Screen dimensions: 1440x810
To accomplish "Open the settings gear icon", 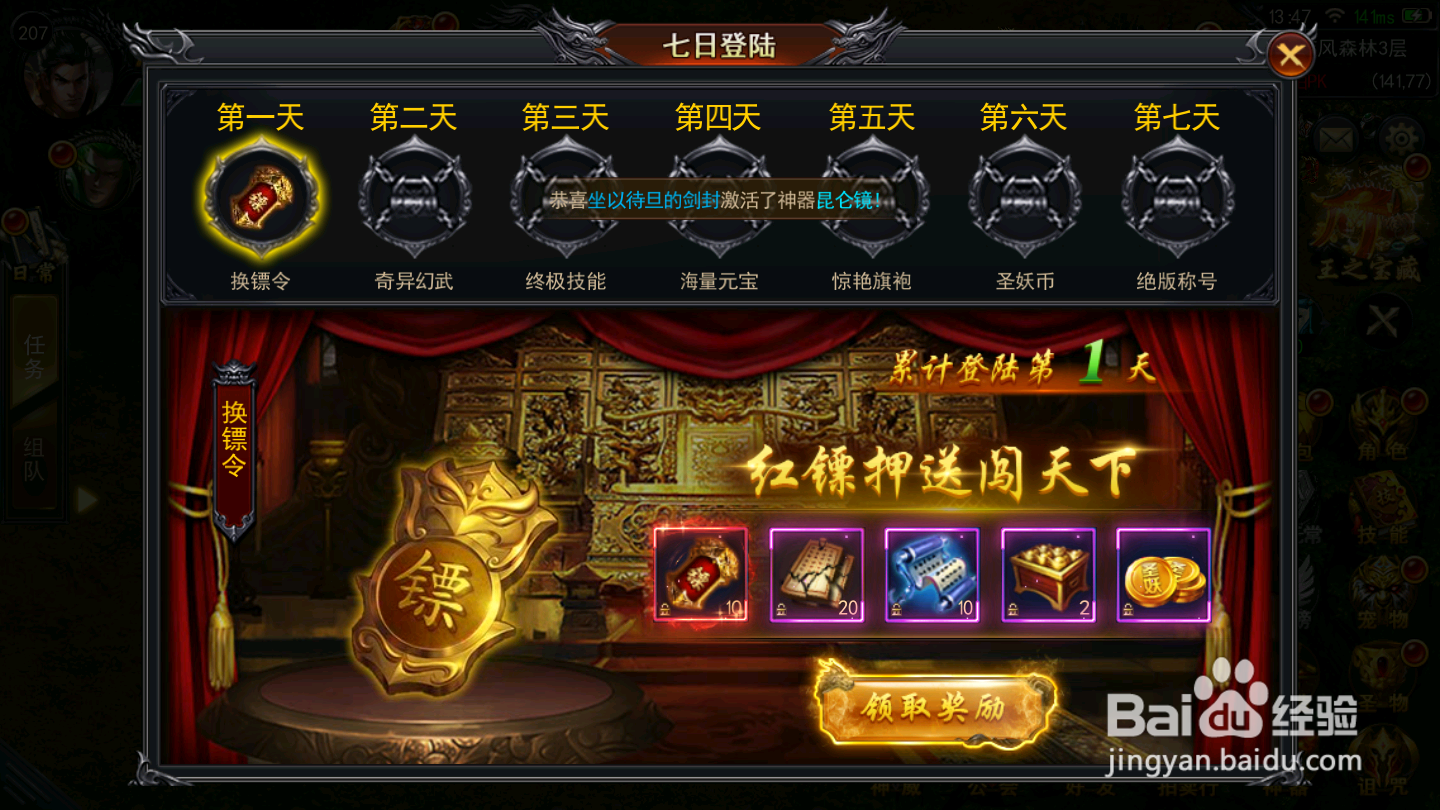I will pos(1400,140).
